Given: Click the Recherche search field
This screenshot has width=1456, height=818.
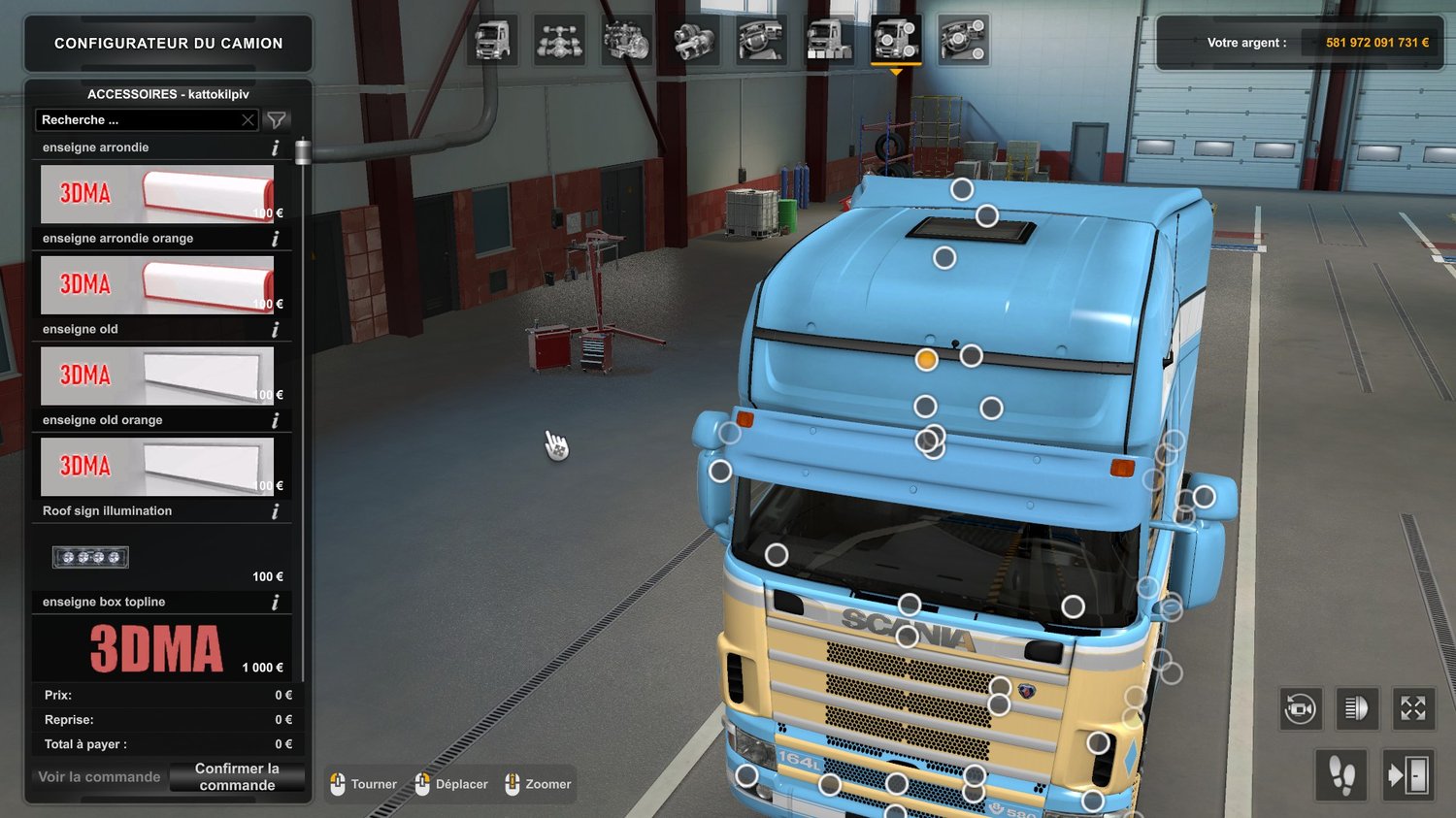Looking at the screenshot, I should pyautogui.click(x=138, y=120).
